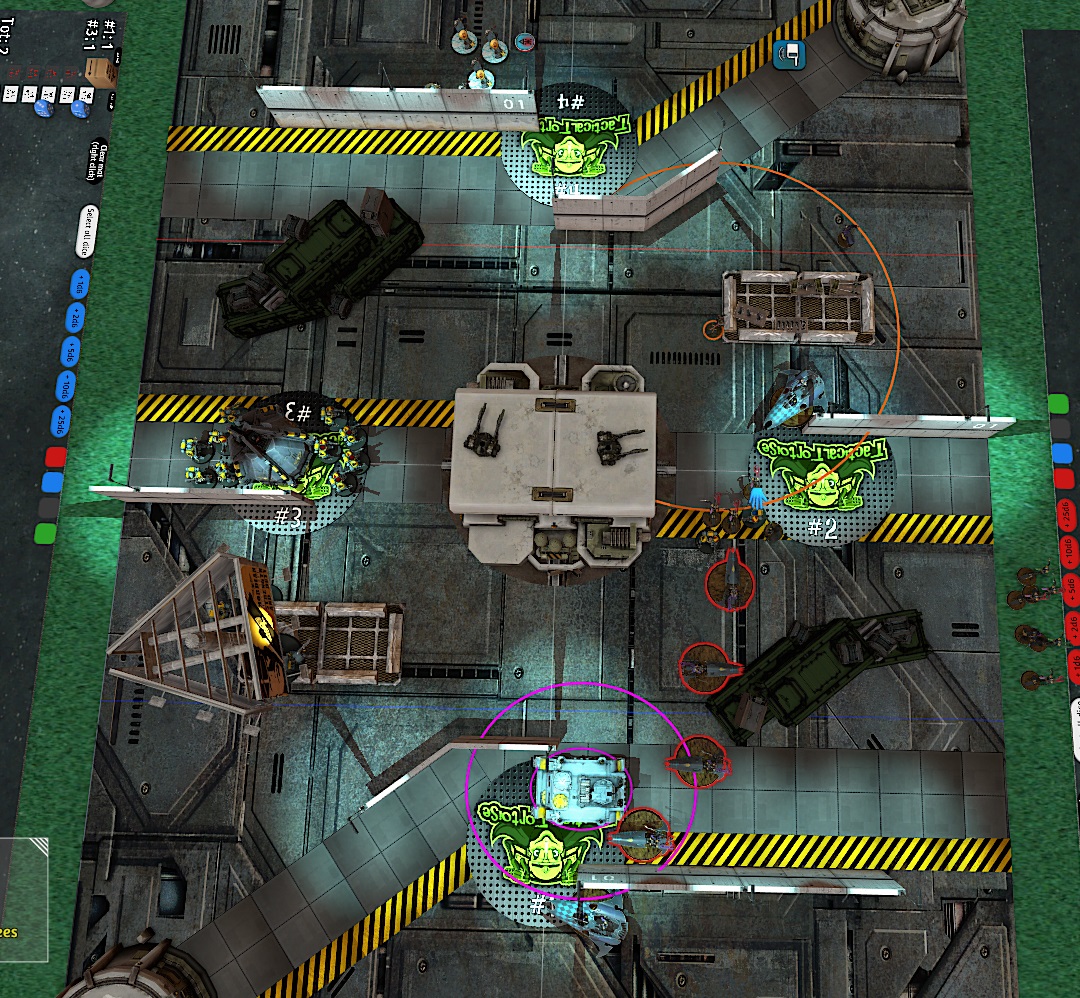Choose green swatch above the red dice buttons
The image size is (1080, 998).
(1058, 404)
